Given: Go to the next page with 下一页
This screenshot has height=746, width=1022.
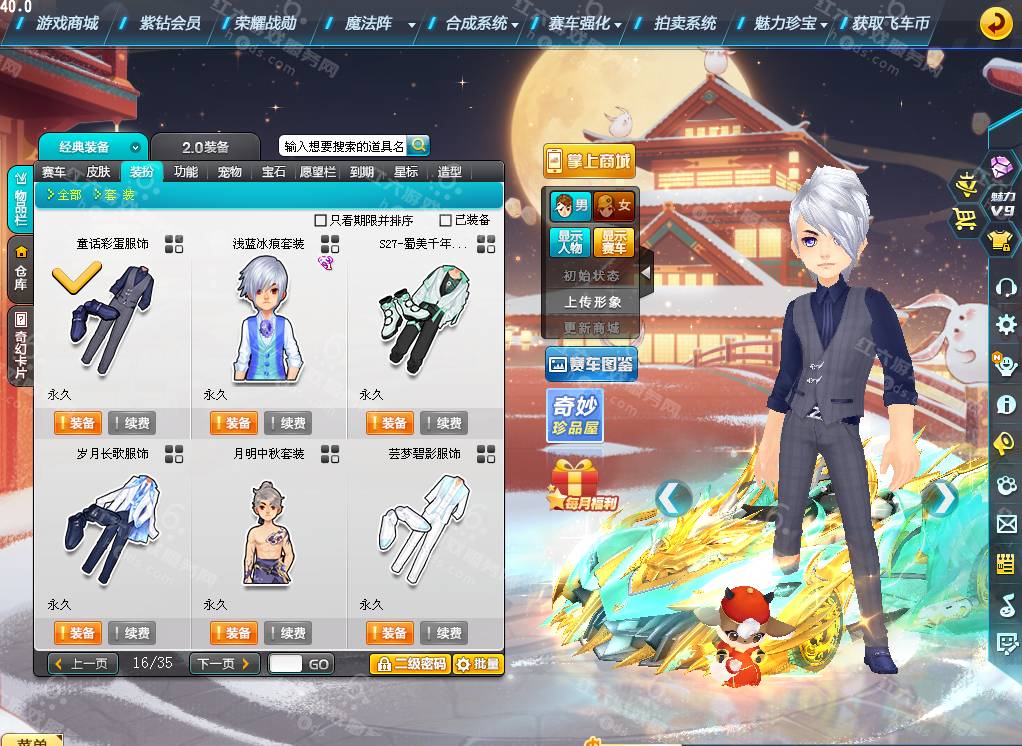Looking at the screenshot, I should (x=224, y=663).
